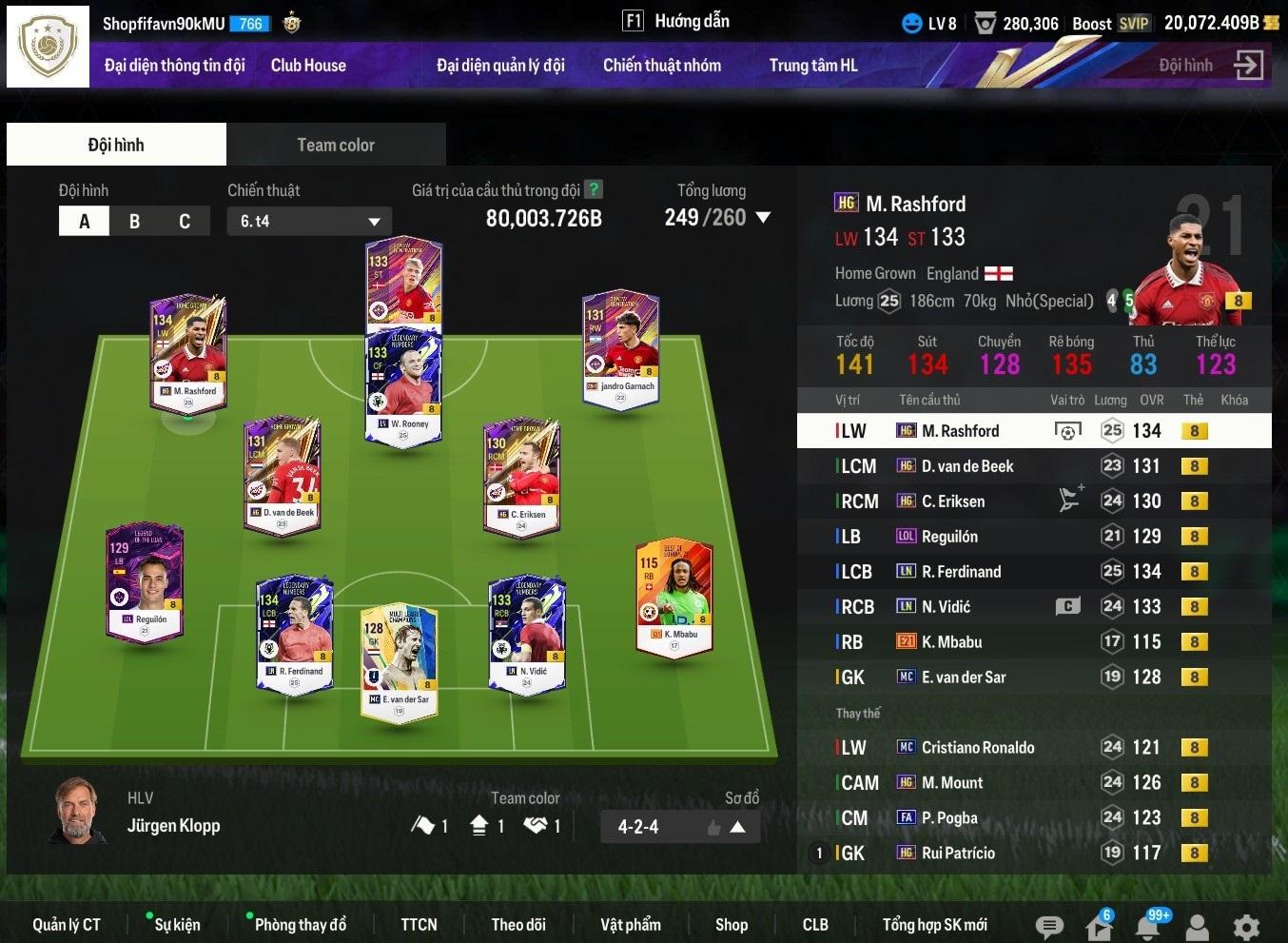
Task: Open Trung tâm HL menu
Action: pos(812,66)
